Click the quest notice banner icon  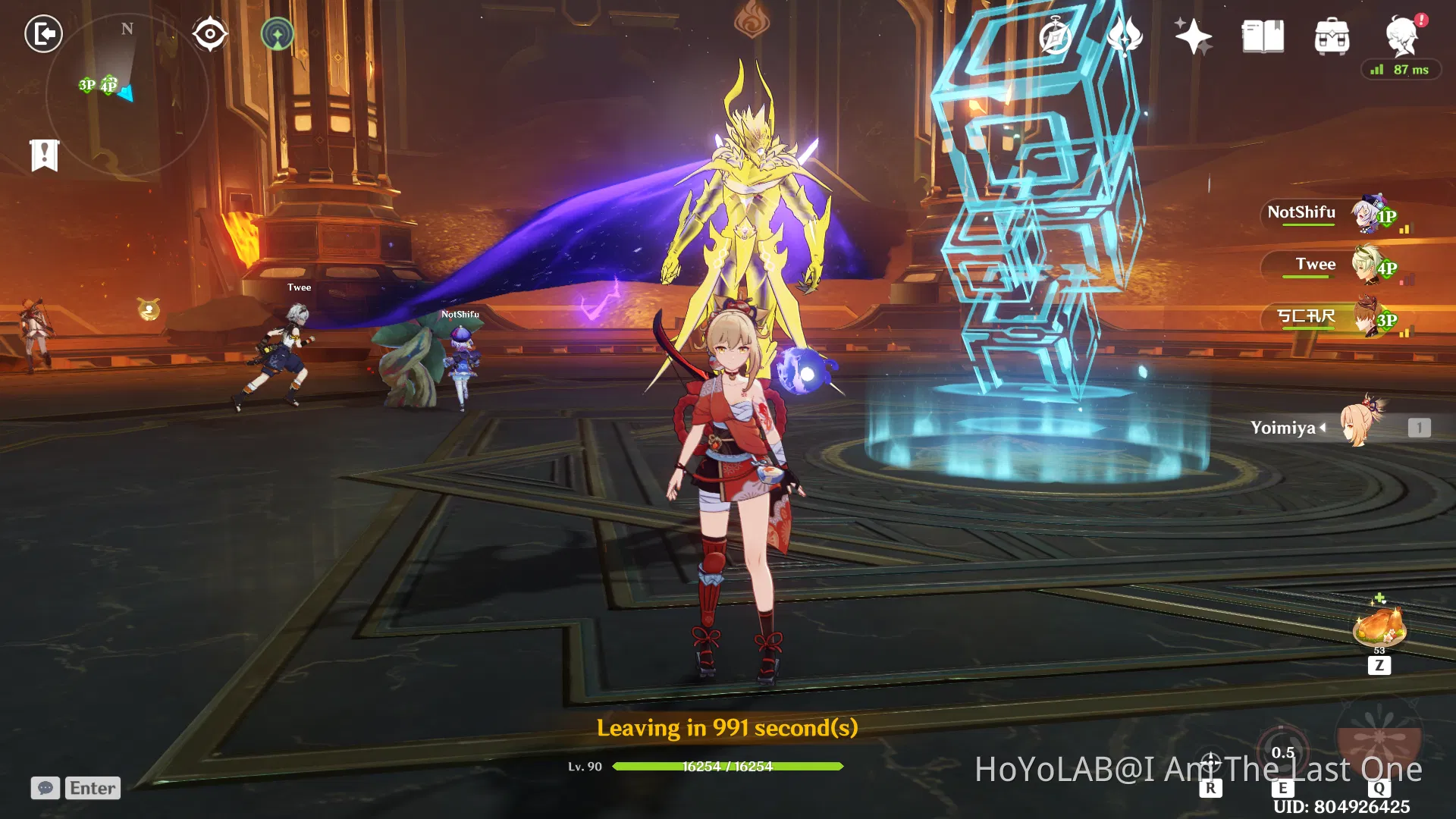pyautogui.click(x=45, y=154)
